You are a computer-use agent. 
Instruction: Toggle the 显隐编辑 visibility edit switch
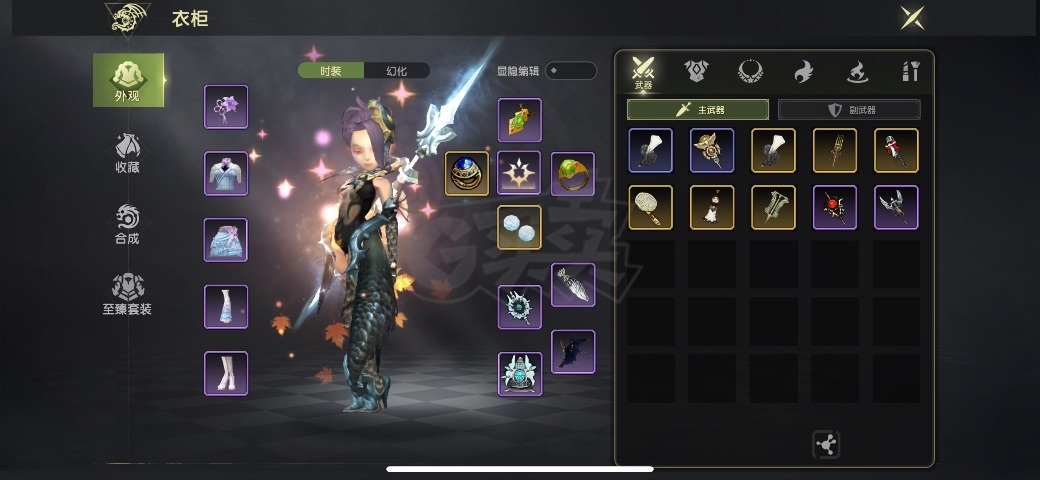(x=571, y=71)
